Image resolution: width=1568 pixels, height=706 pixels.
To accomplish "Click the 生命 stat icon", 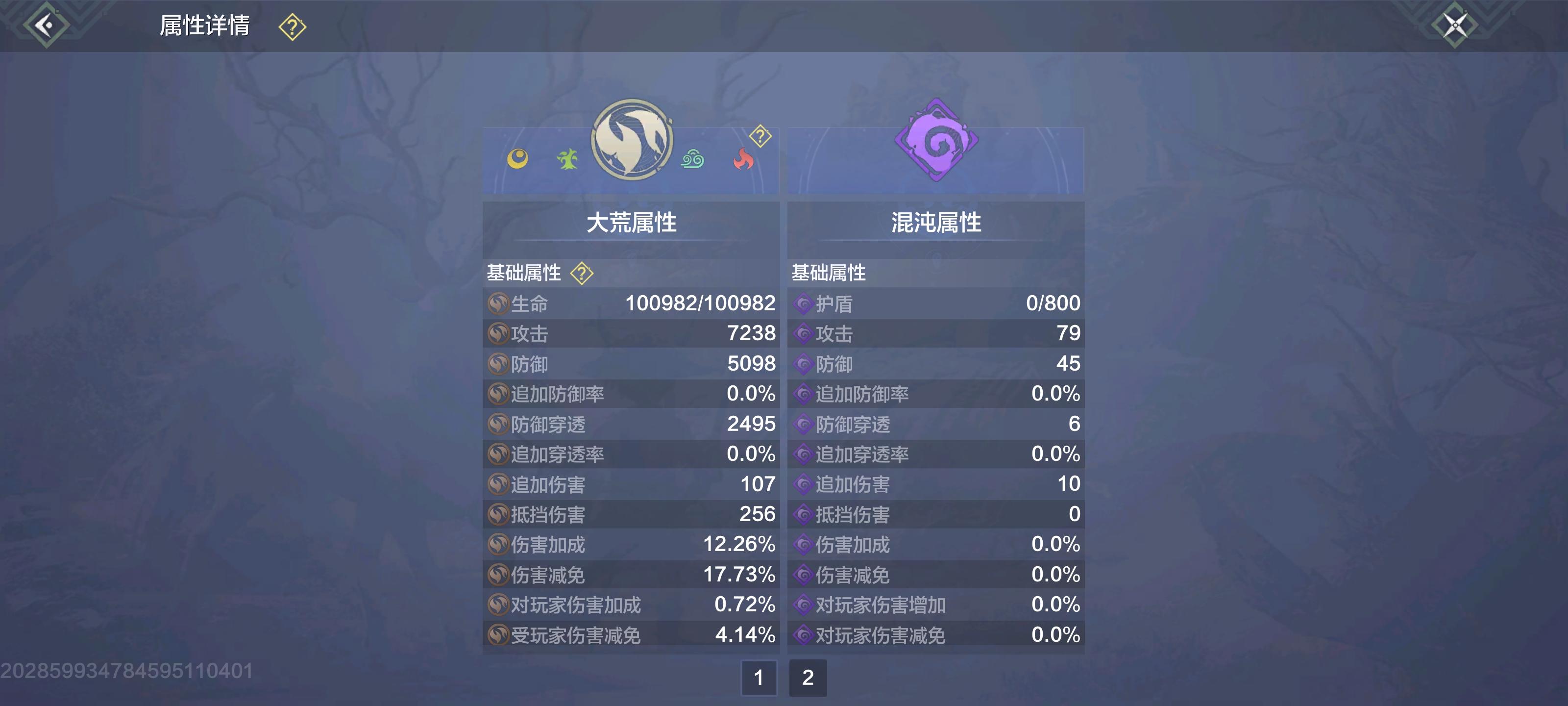I will point(499,303).
